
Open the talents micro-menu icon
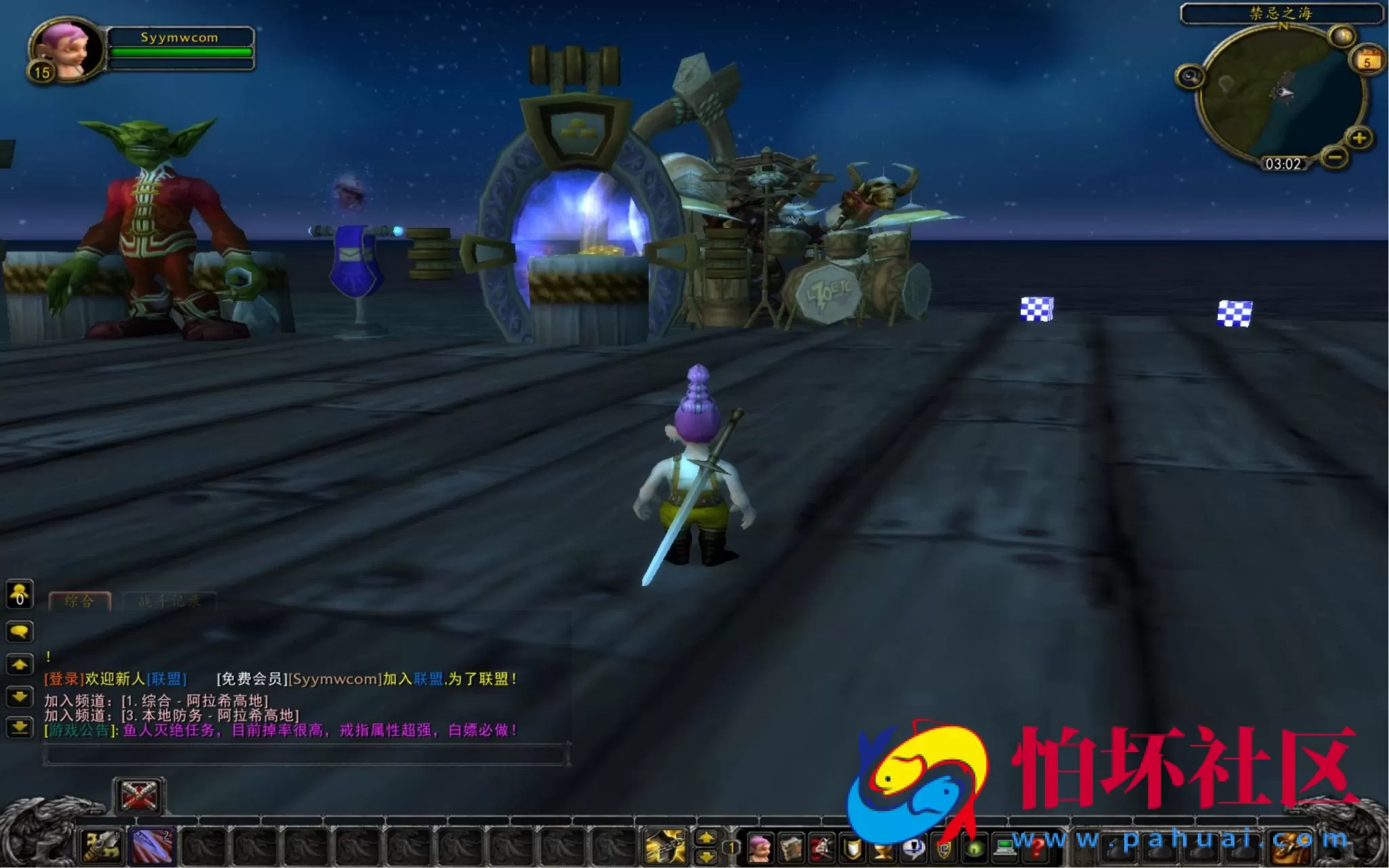(x=821, y=850)
